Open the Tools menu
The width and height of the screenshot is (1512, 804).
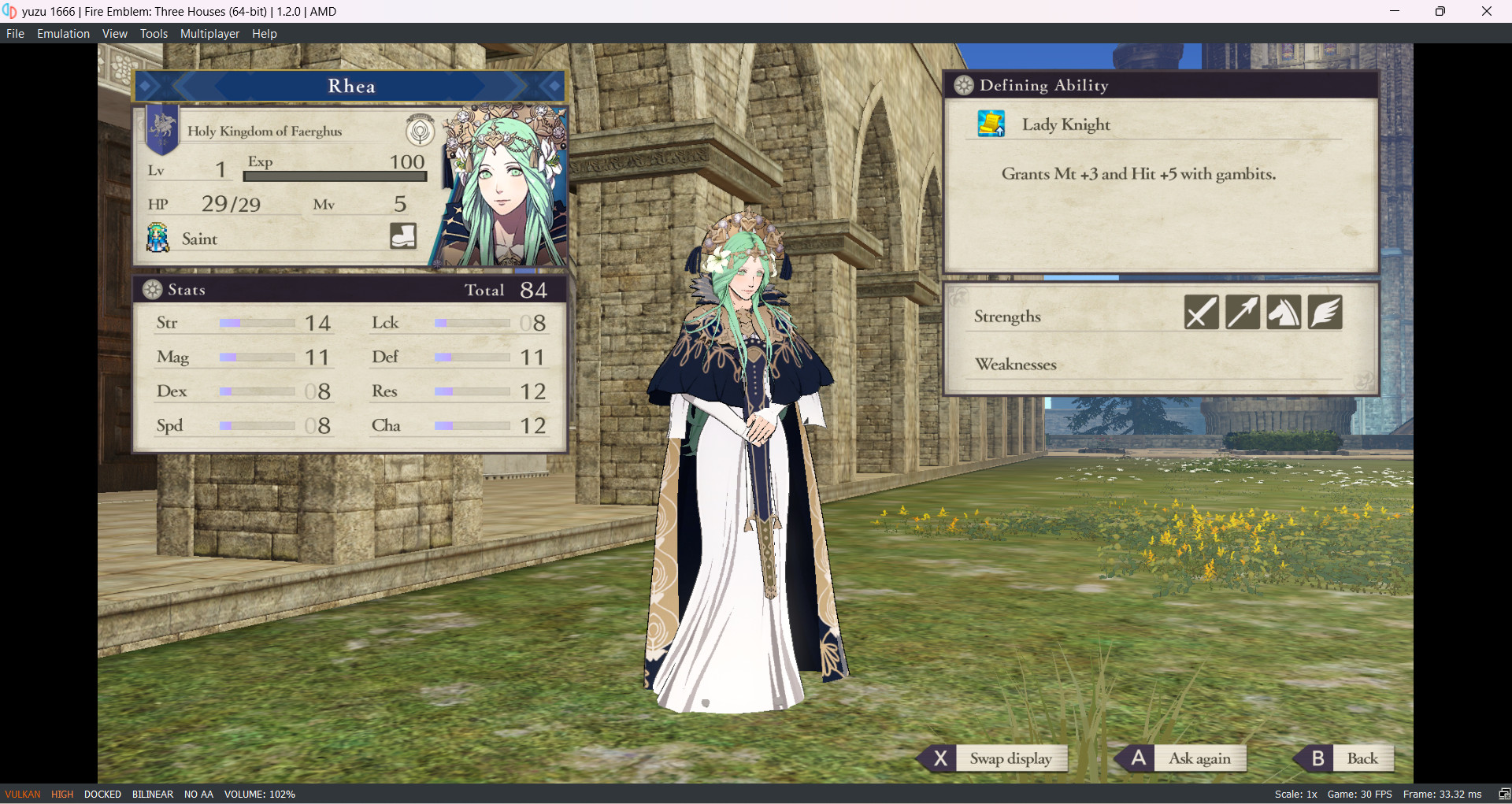pyautogui.click(x=154, y=33)
